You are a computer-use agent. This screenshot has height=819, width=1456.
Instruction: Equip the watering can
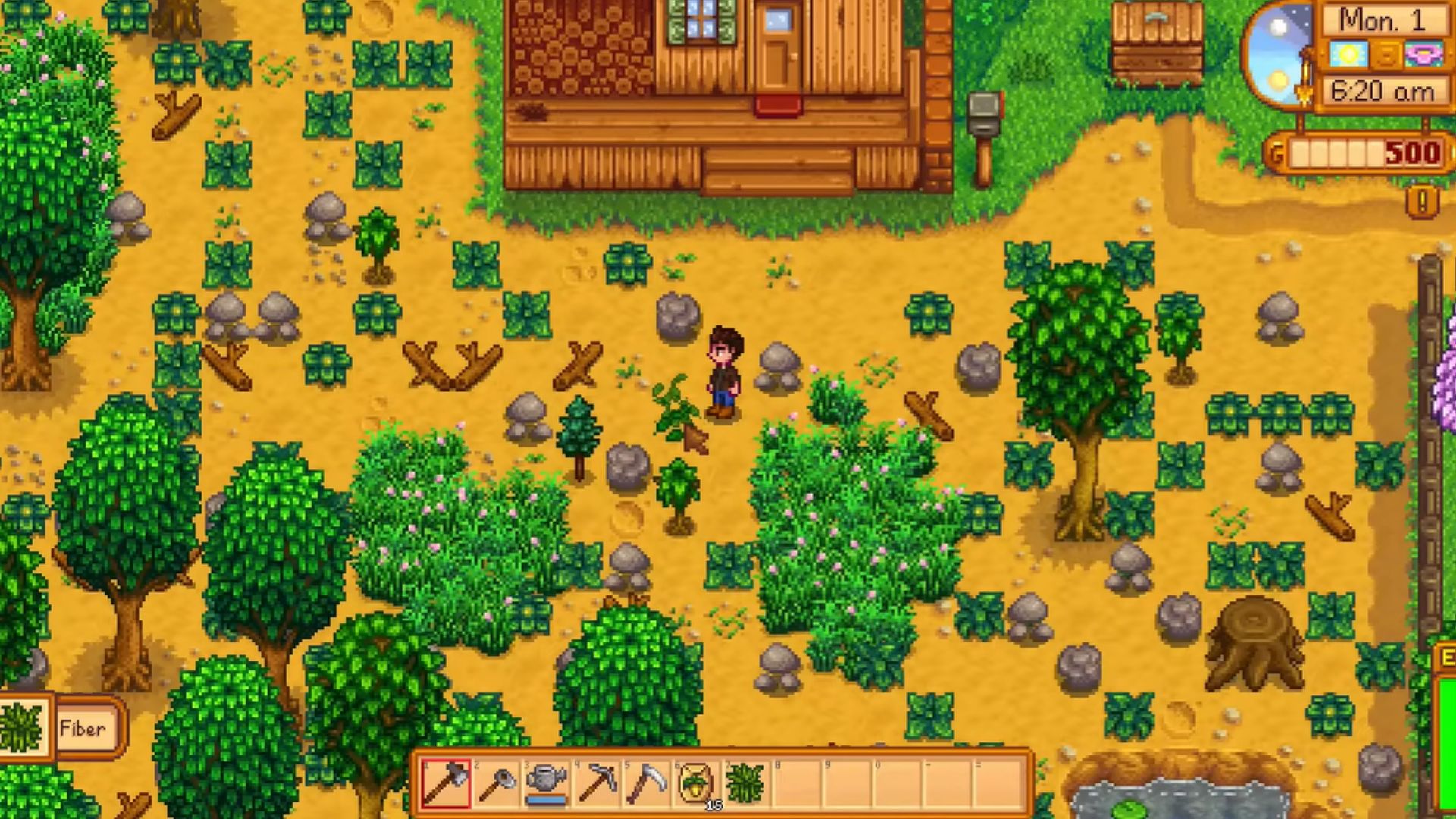point(547,783)
